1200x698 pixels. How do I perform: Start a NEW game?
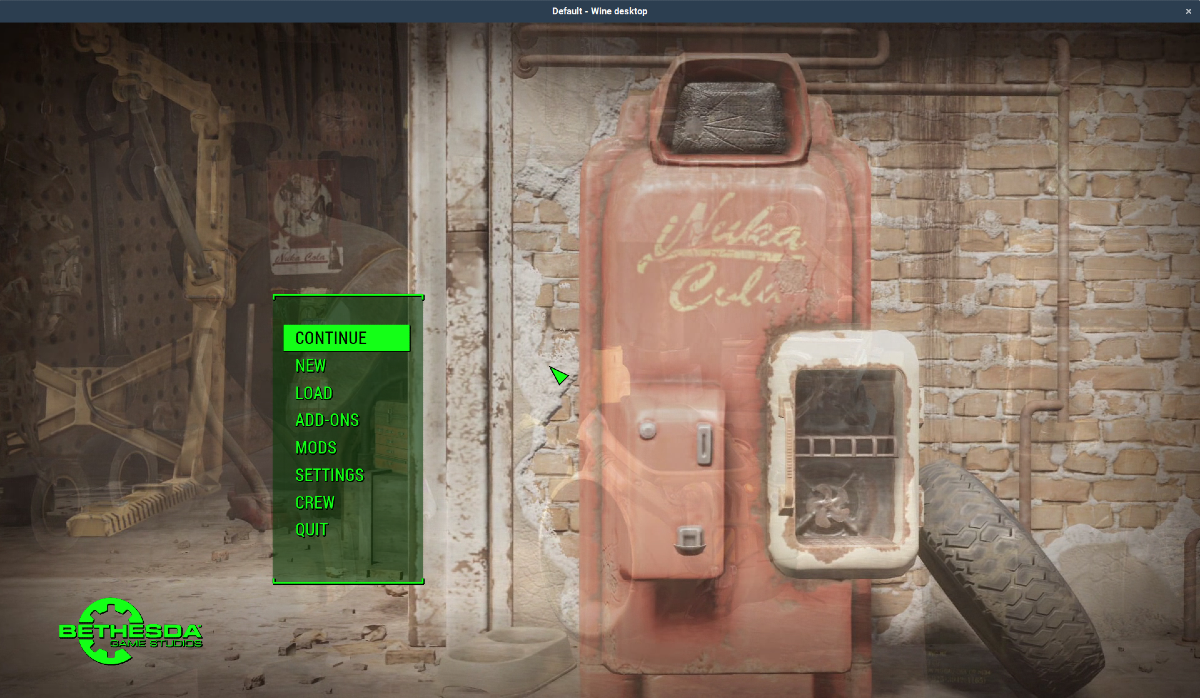tap(310, 366)
